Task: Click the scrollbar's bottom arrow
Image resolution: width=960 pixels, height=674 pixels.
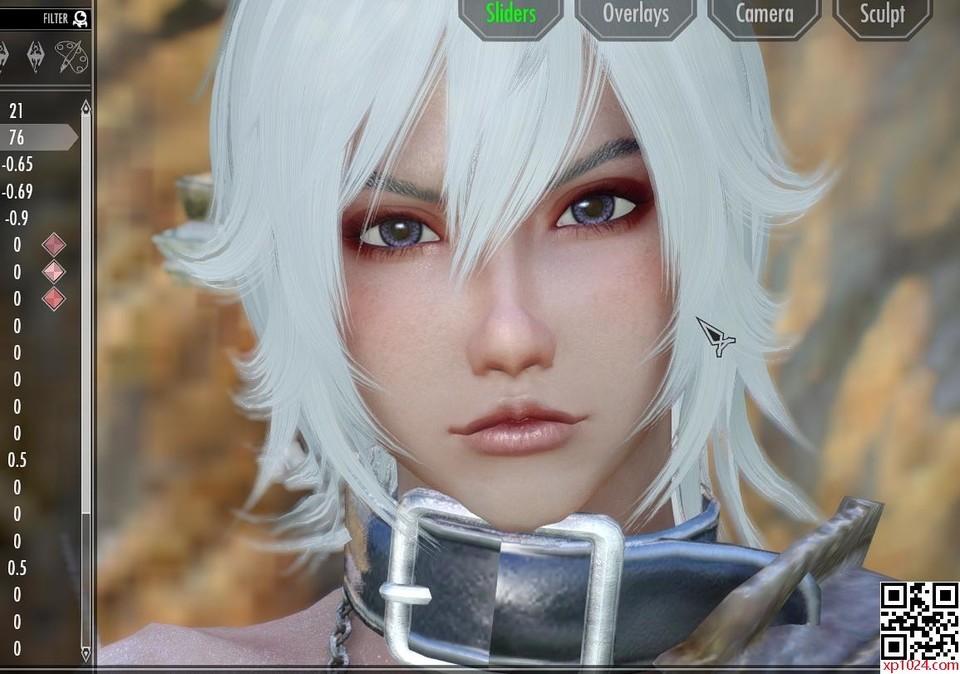Action: (x=85, y=652)
